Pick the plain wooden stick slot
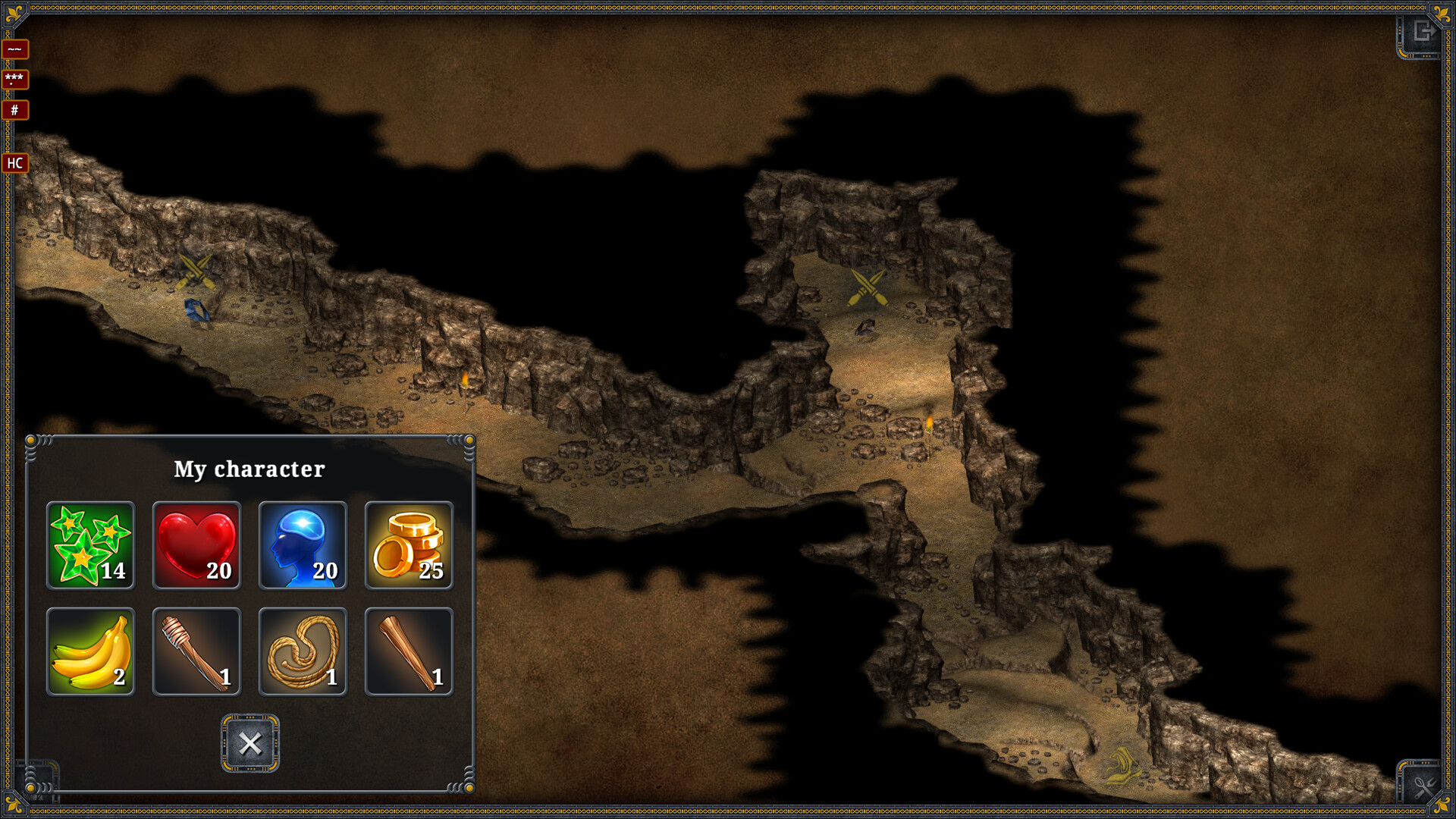The height and width of the screenshot is (819, 1456). coord(409,651)
